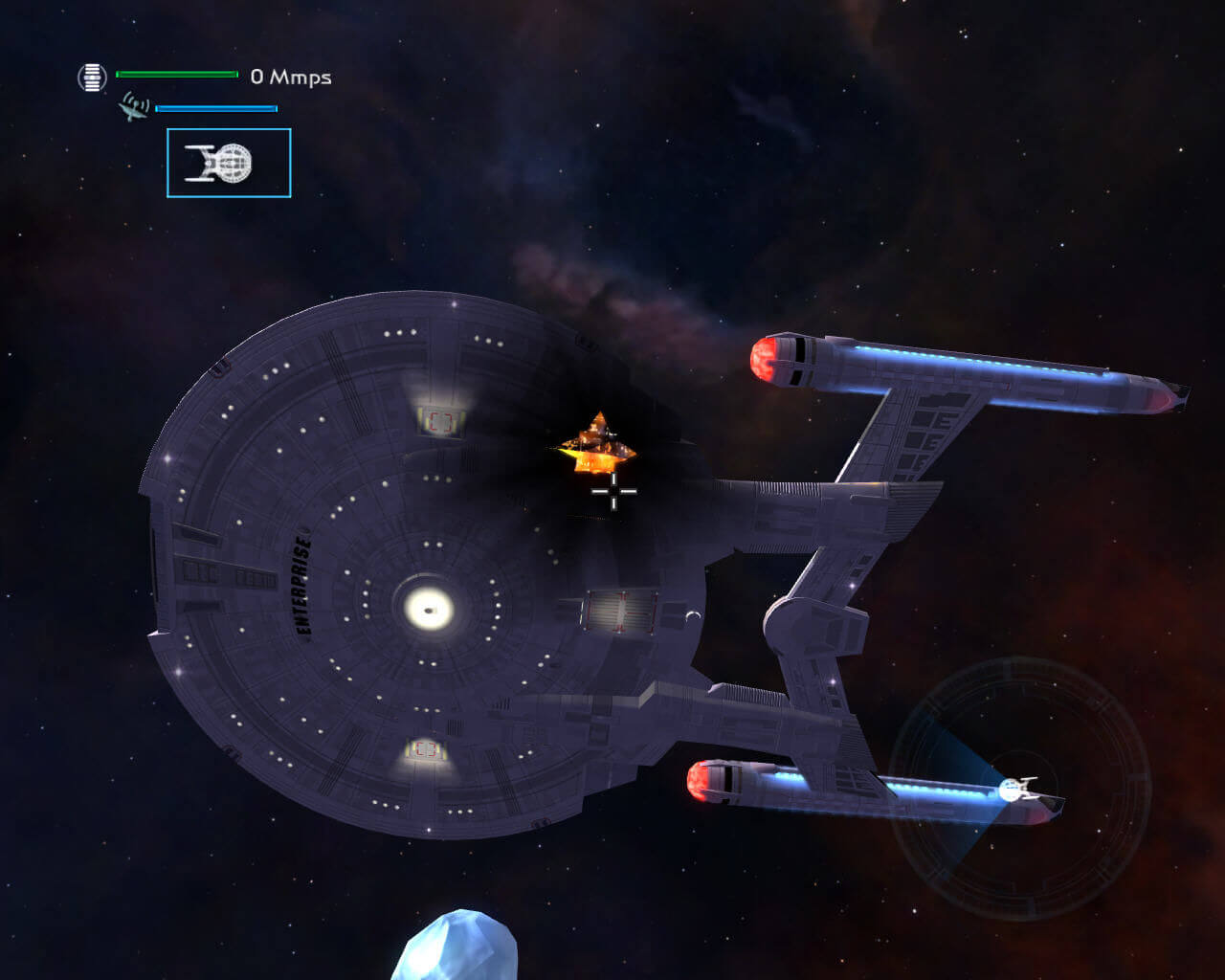Screen dimensions: 1225x980
Task: Click the sensor dish icon
Action: (133, 106)
